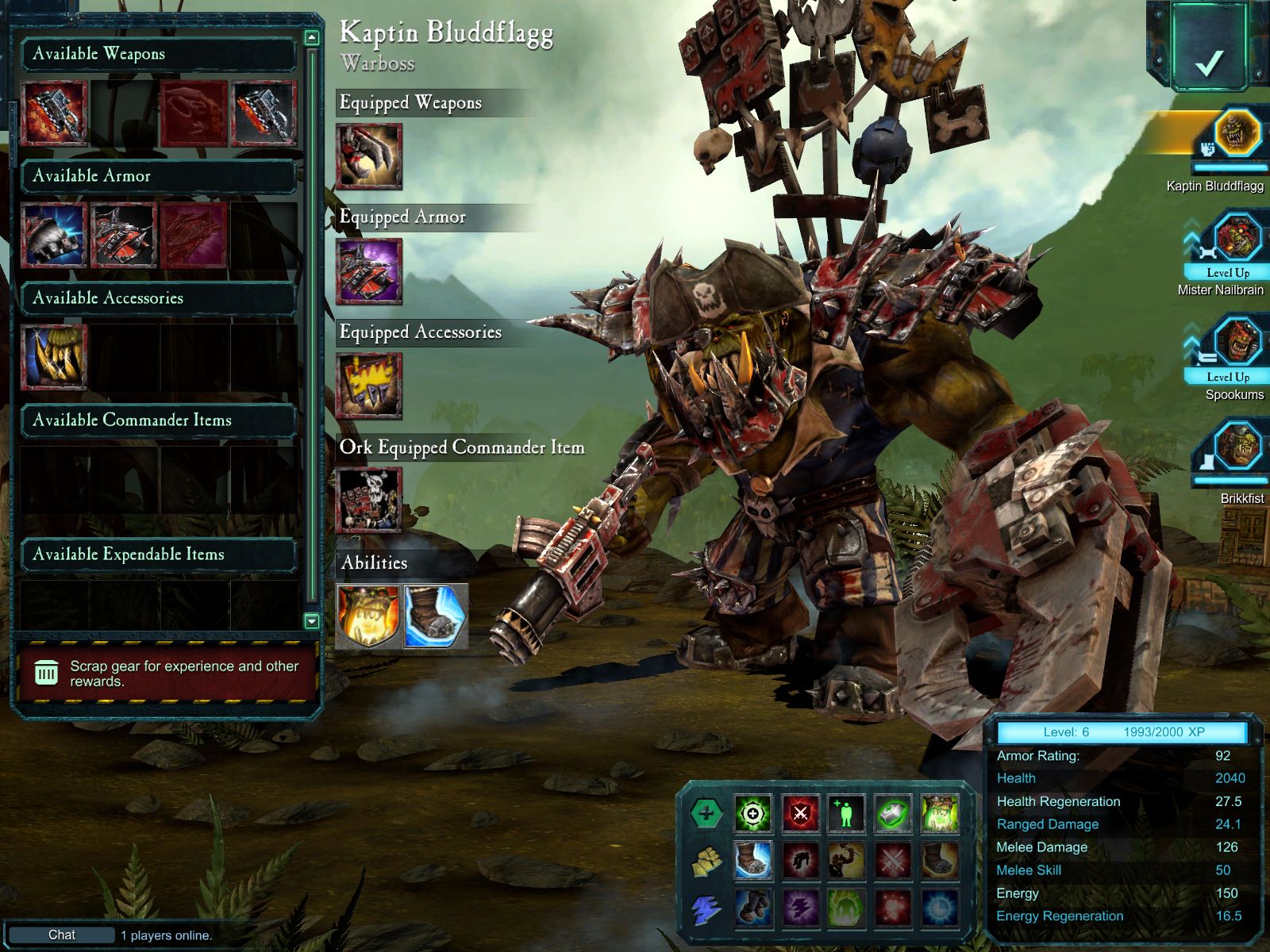Open the Chat box
Image resolution: width=1270 pixels, height=952 pixels.
[62, 935]
